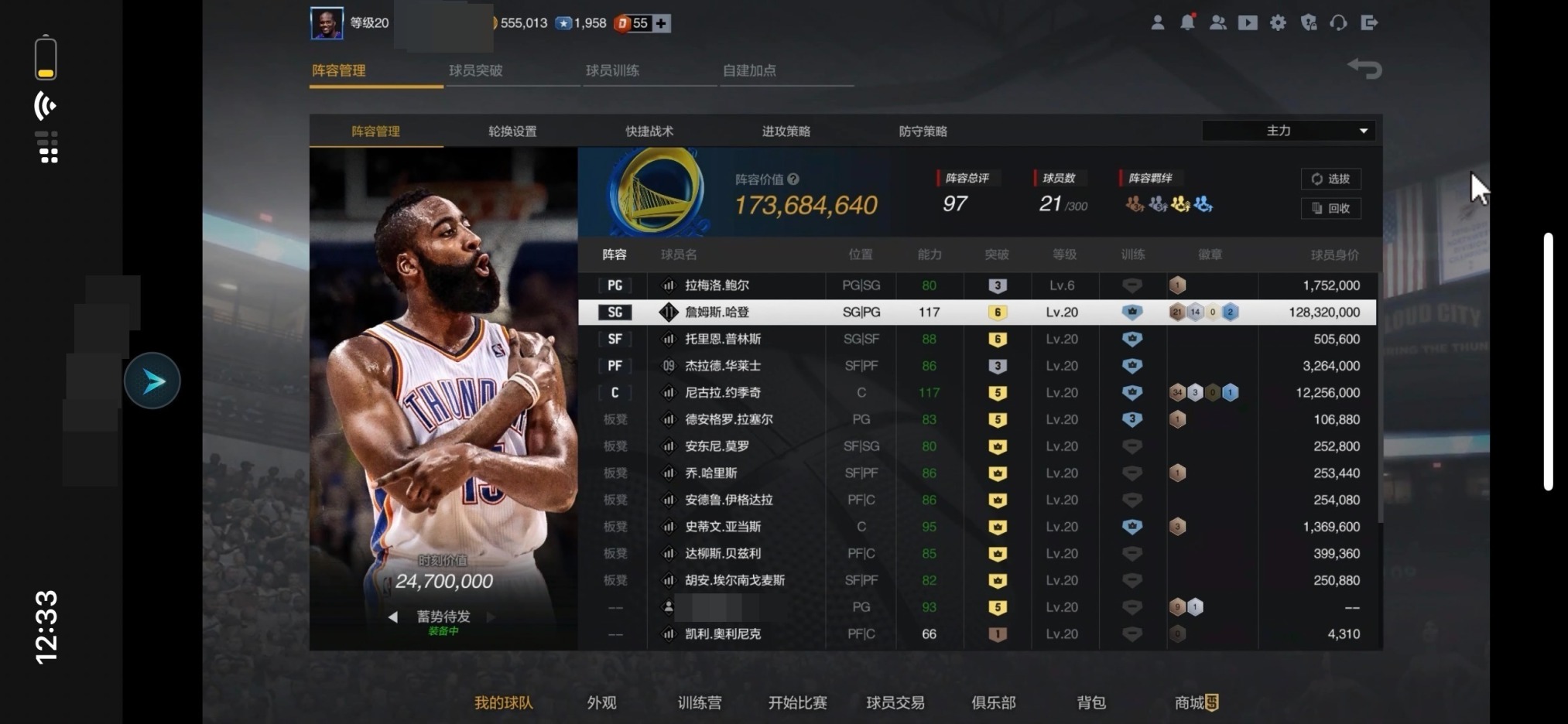Image resolution: width=1568 pixels, height=724 pixels.
Task: Open 开始比赛 in the bottom menu
Action: click(797, 702)
